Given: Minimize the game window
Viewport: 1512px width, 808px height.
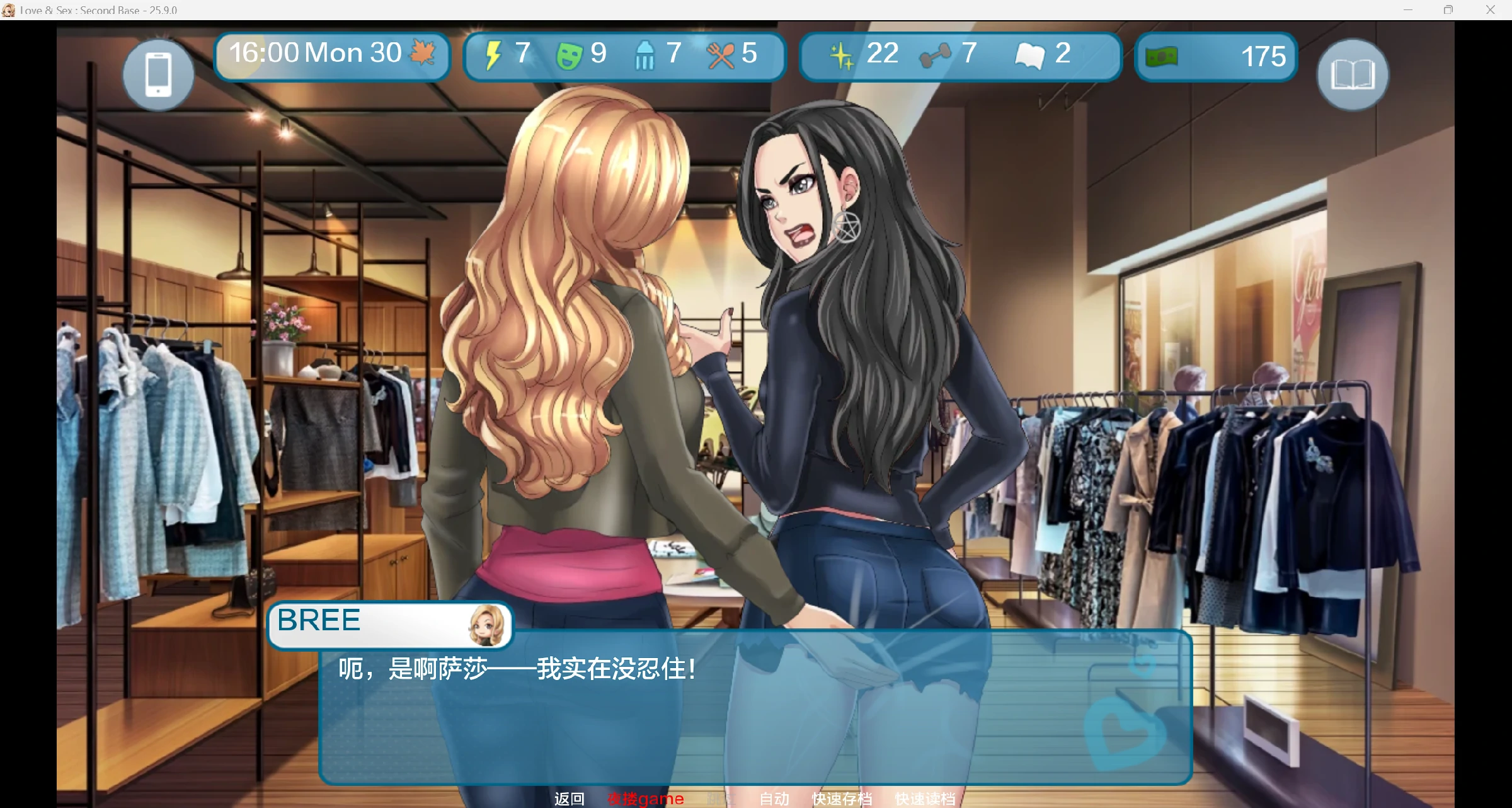Looking at the screenshot, I should [x=1408, y=9].
